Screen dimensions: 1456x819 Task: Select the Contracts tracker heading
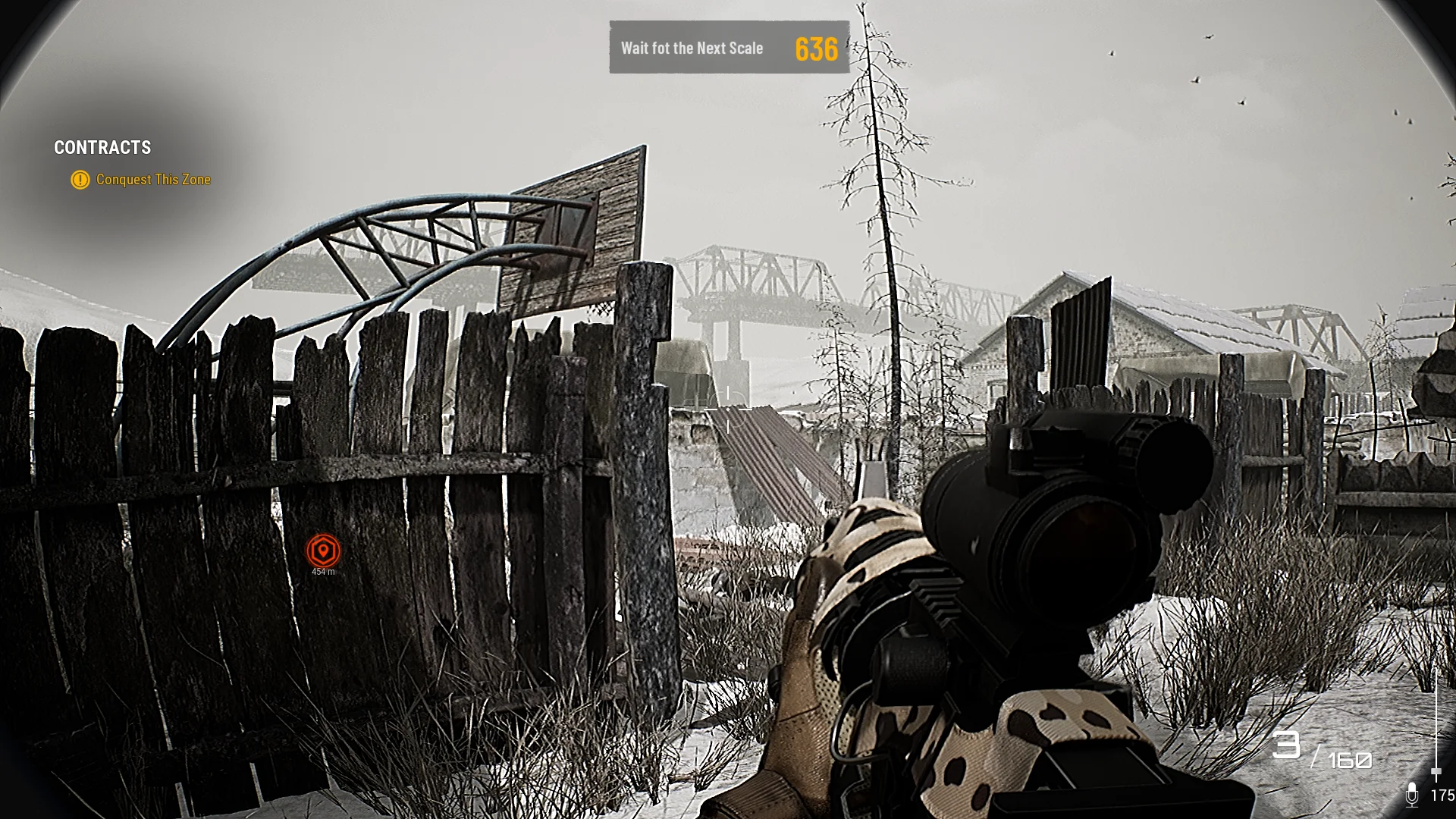pyautogui.click(x=102, y=148)
